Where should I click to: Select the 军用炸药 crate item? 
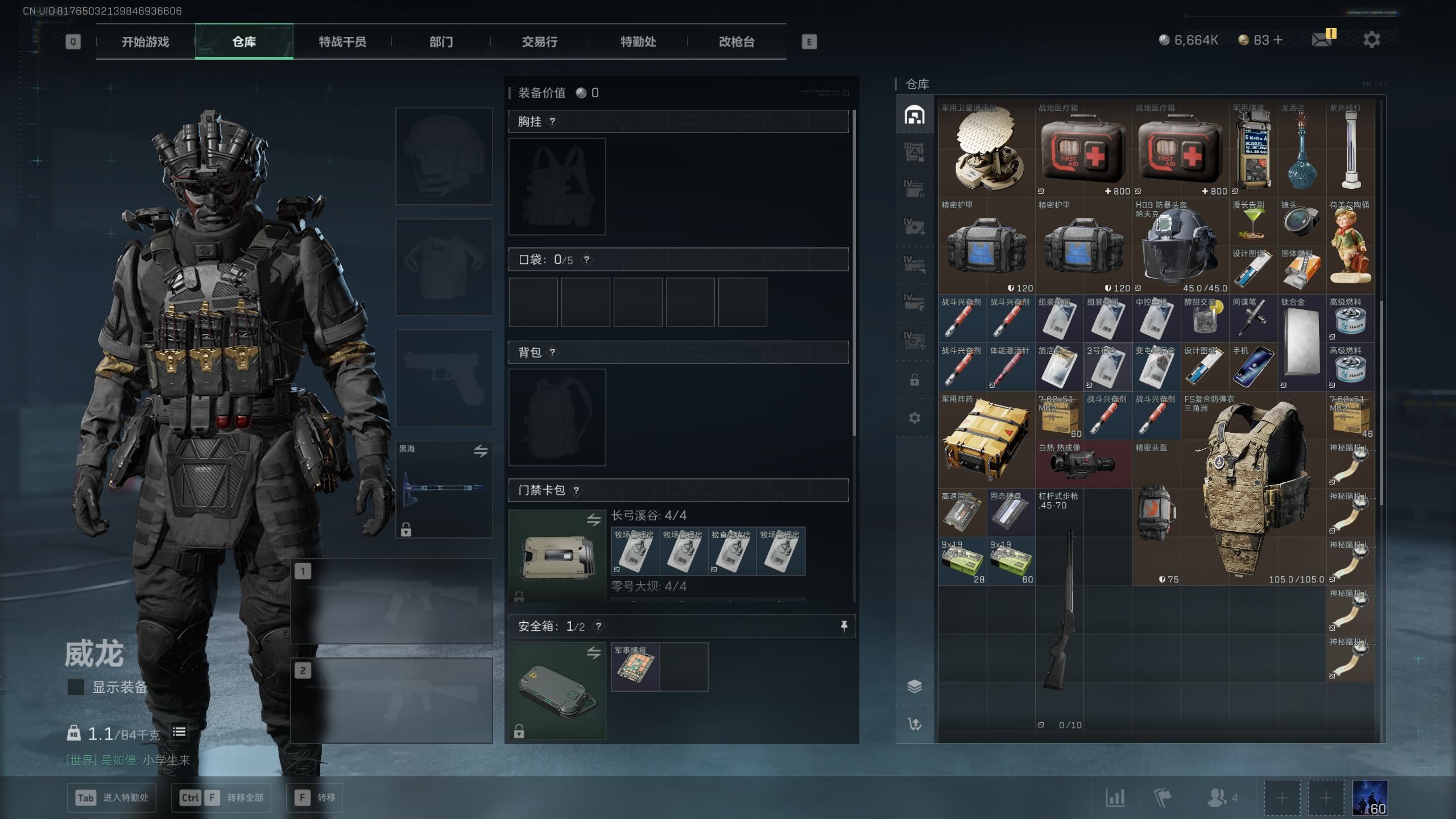tap(986, 441)
